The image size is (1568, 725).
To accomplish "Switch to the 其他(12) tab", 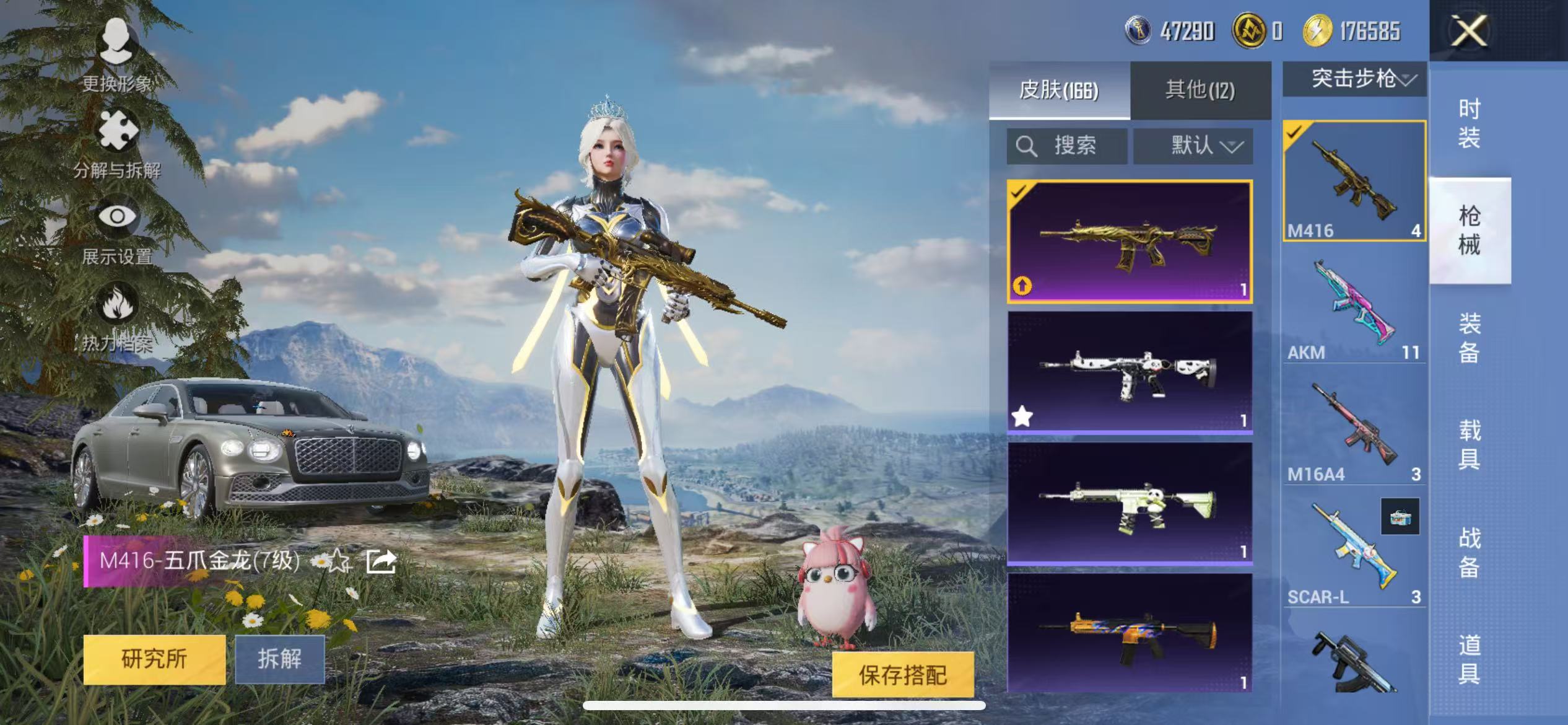I will (1200, 90).
